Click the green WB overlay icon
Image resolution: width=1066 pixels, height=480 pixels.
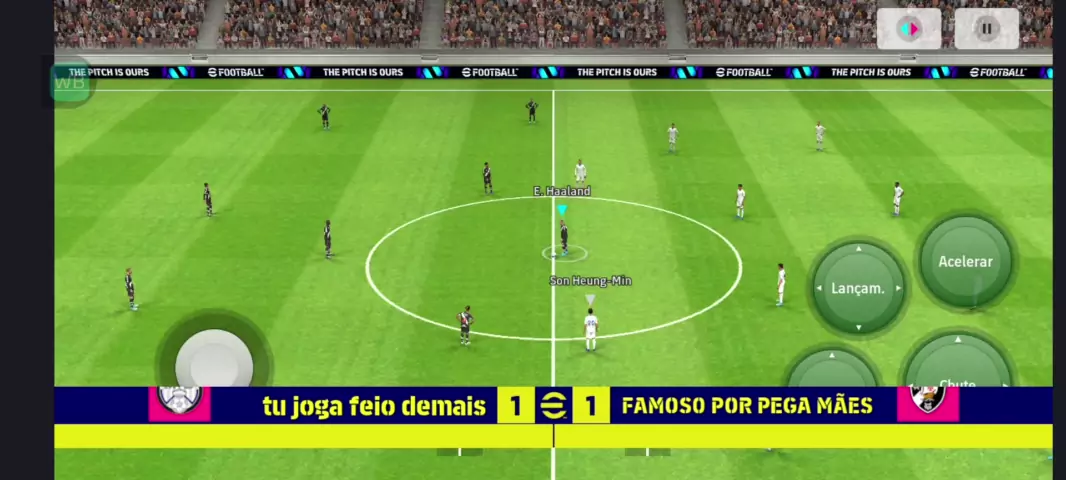[x=71, y=83]
